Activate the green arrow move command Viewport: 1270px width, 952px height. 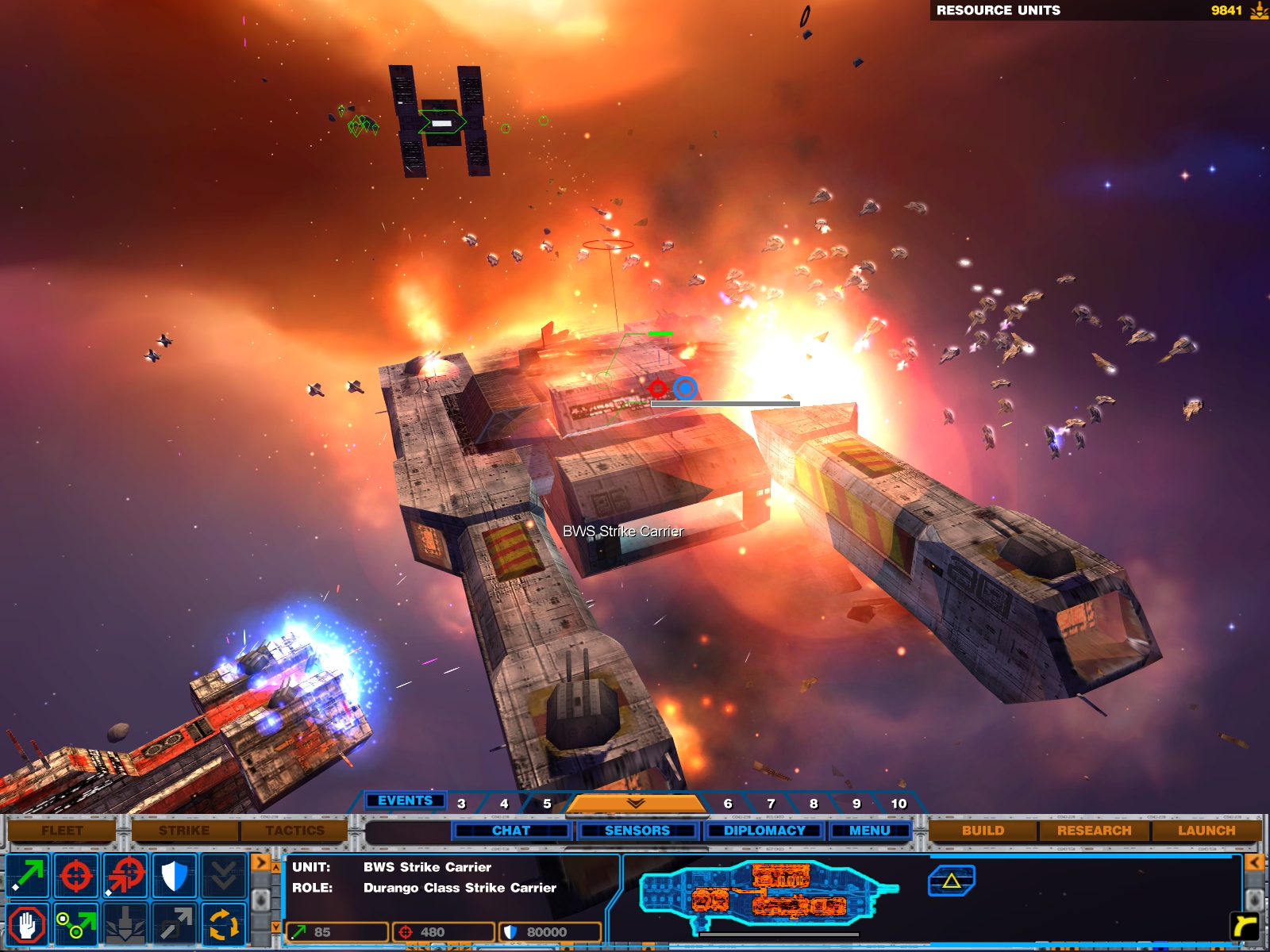point(28,876)
